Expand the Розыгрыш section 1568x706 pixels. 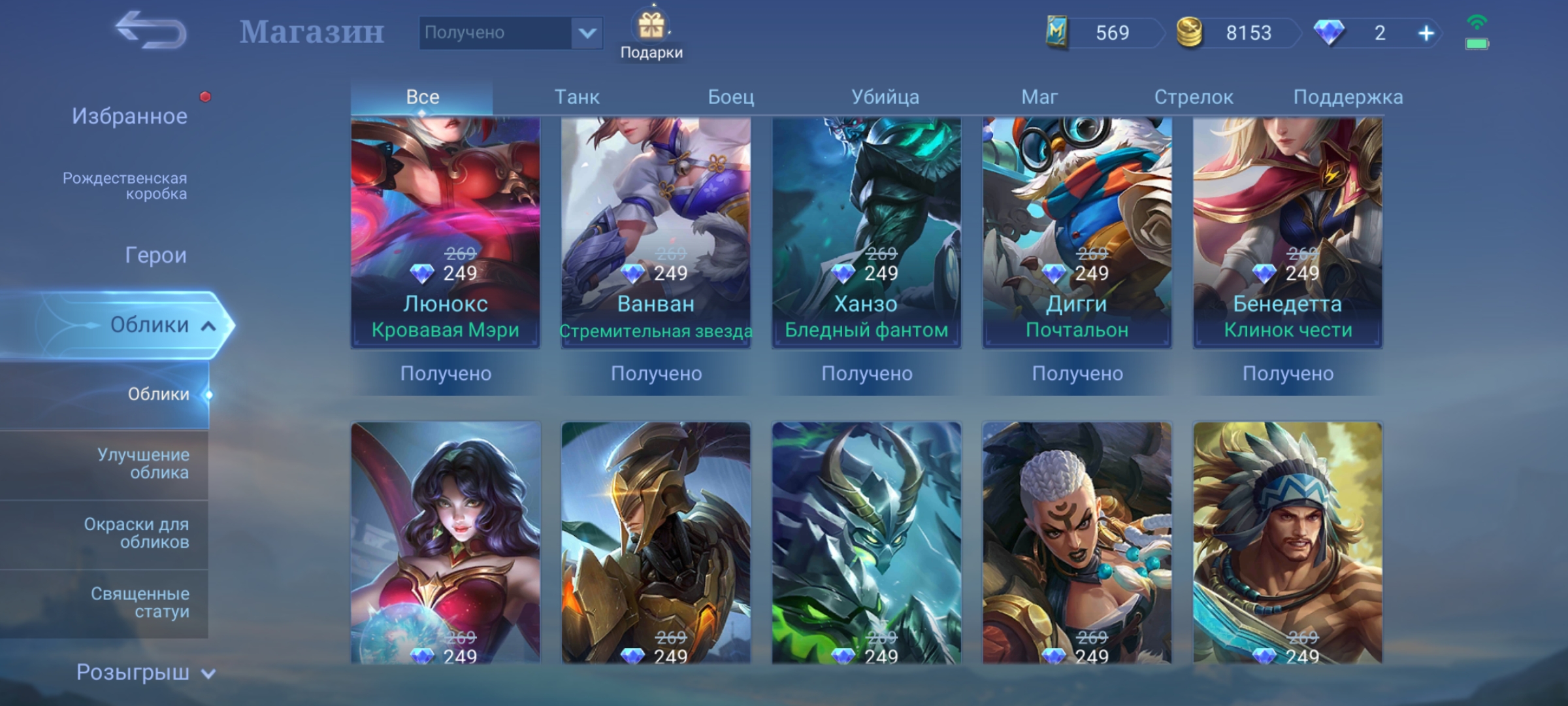(x=145, y=672)
